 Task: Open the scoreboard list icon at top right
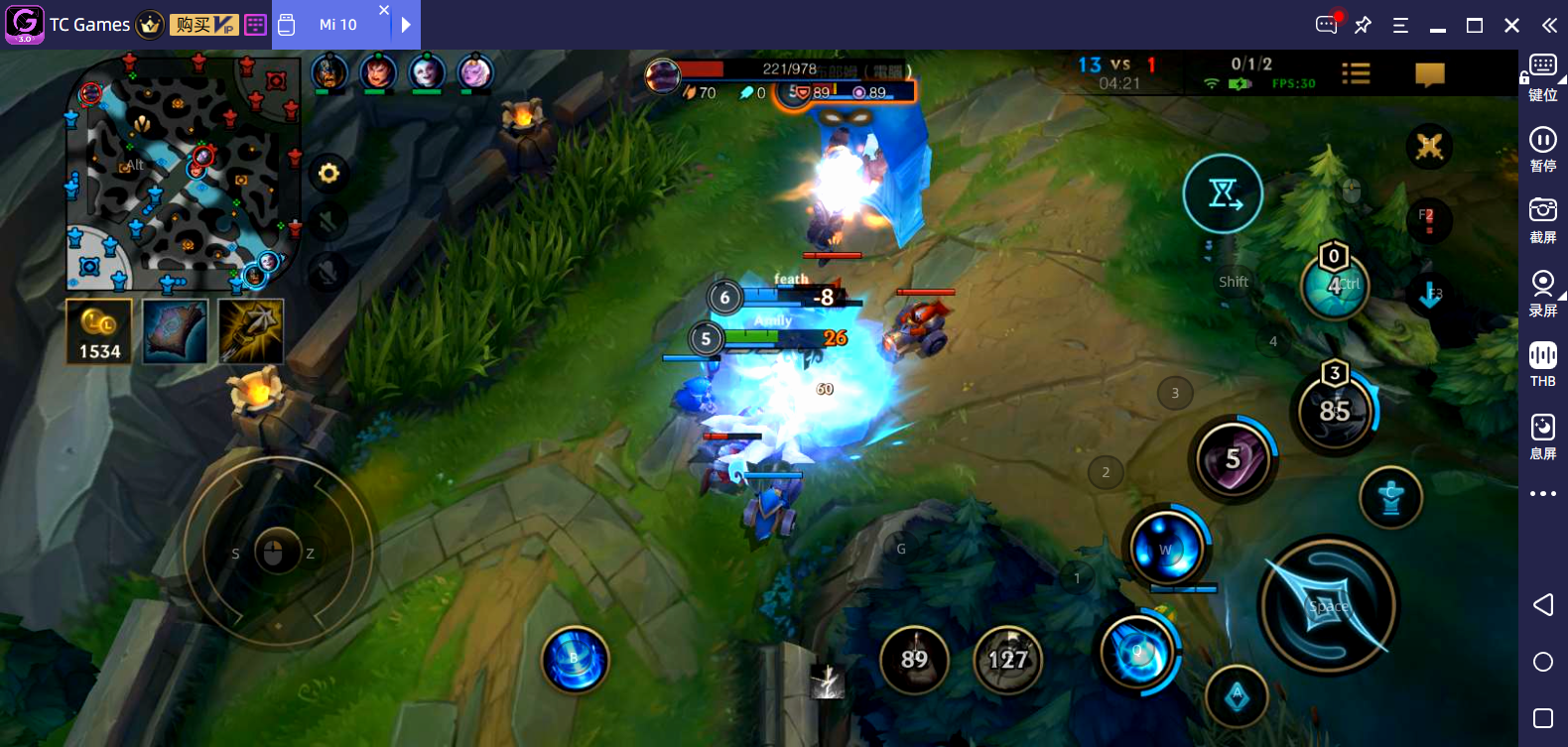(1356, 72)
